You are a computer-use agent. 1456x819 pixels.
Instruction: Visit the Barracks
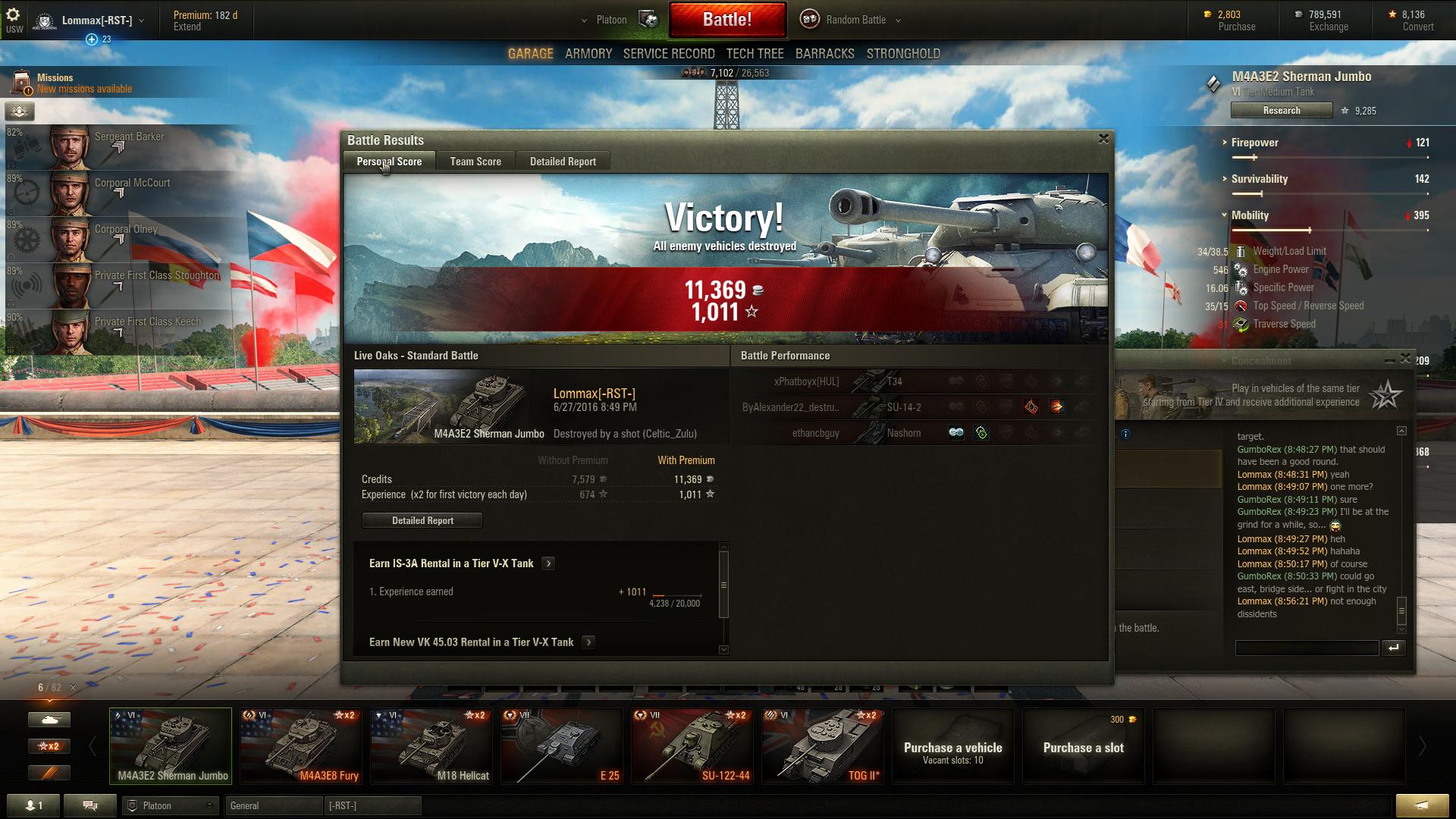824,54
